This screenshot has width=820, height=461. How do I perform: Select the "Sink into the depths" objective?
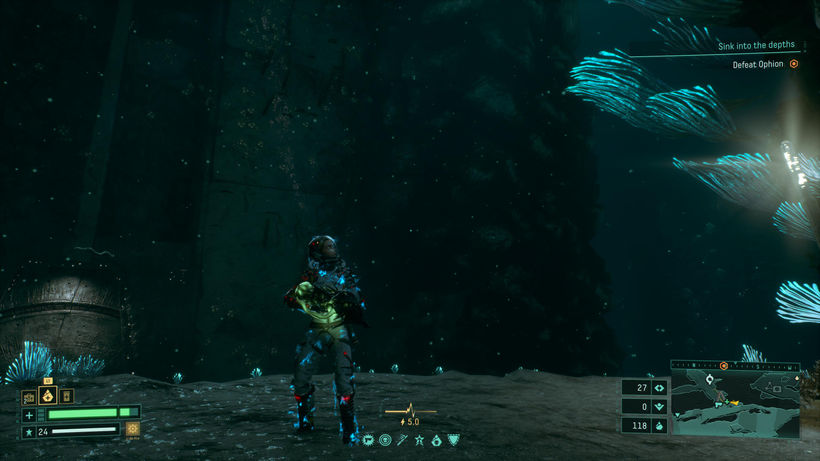click(x=758, y=46)
